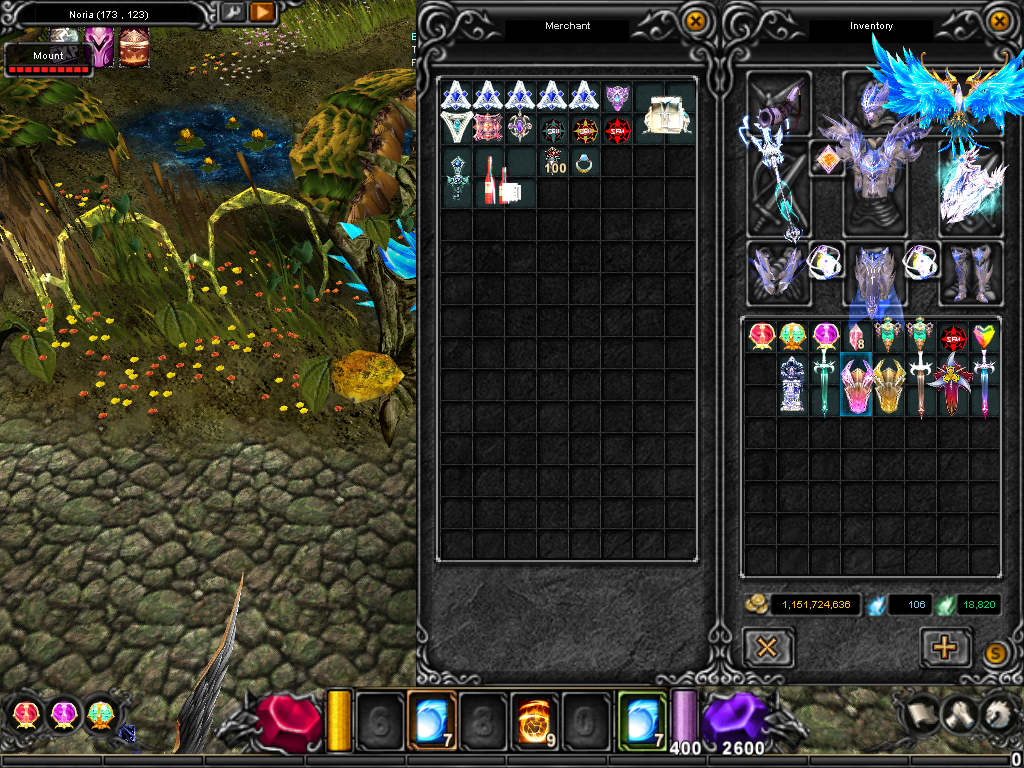The image size is (1024, 768).
Task: Close the Merchant window
Action: [694, 20]
